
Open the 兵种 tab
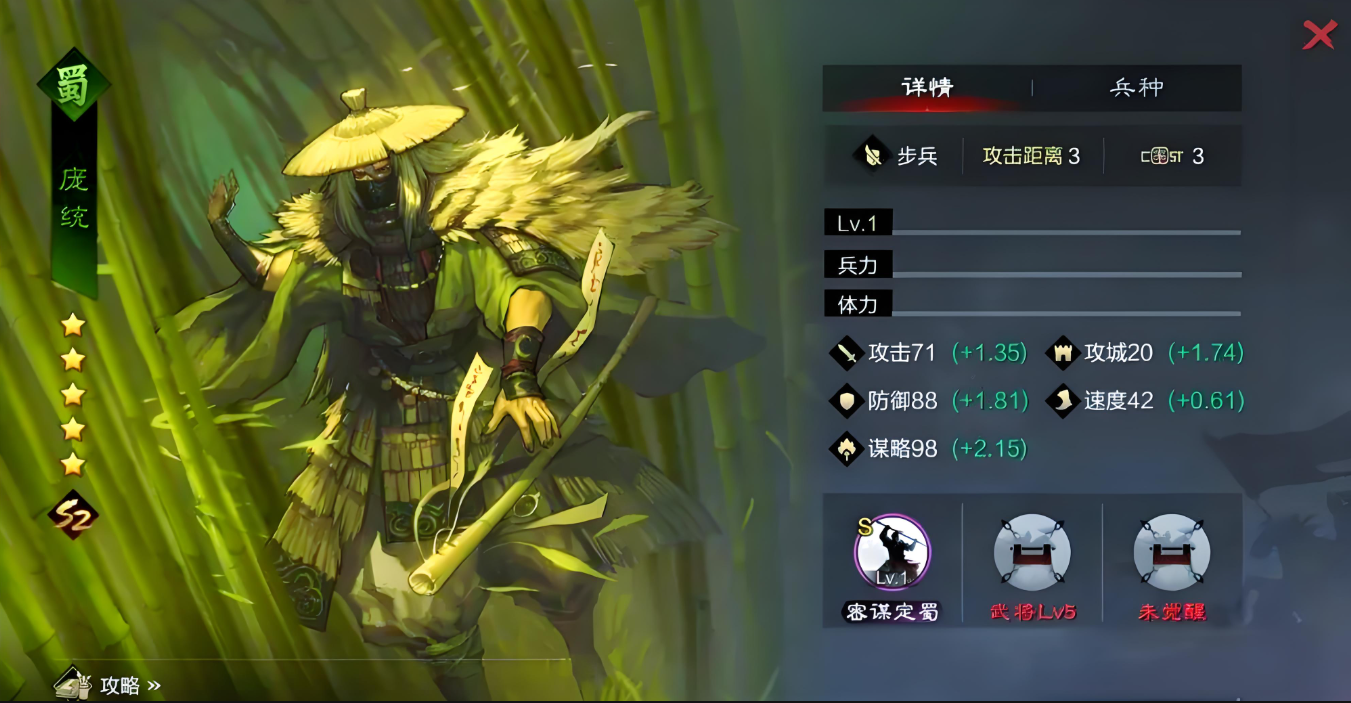click(1137, 88)
